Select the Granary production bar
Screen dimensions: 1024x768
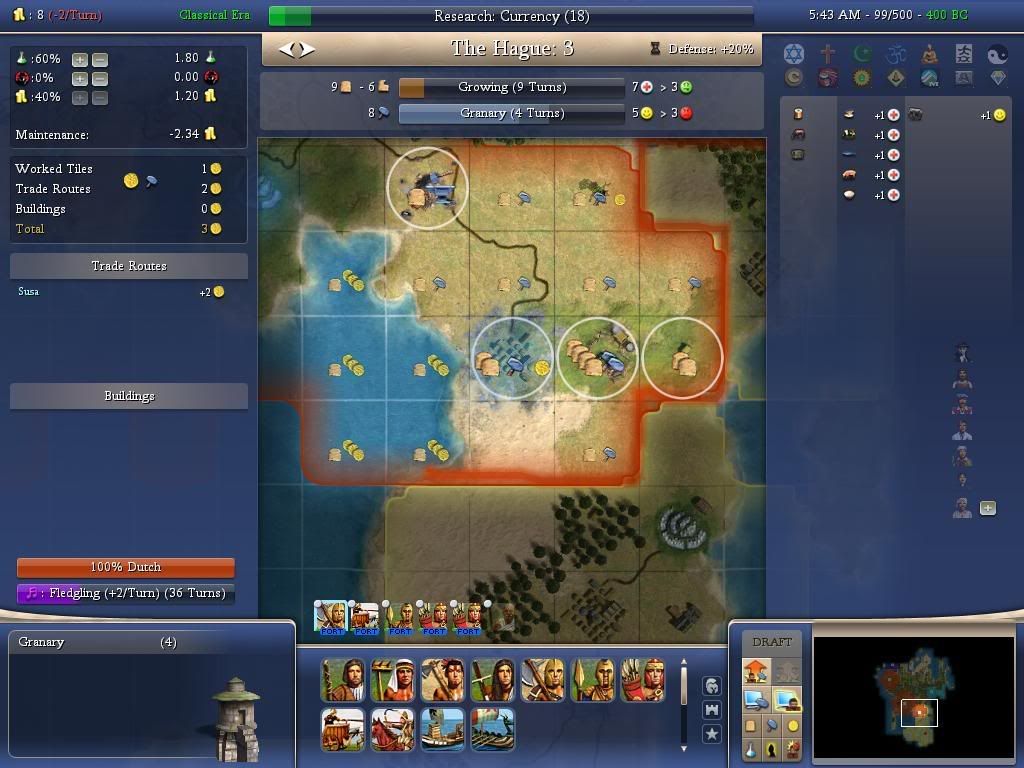511,113
